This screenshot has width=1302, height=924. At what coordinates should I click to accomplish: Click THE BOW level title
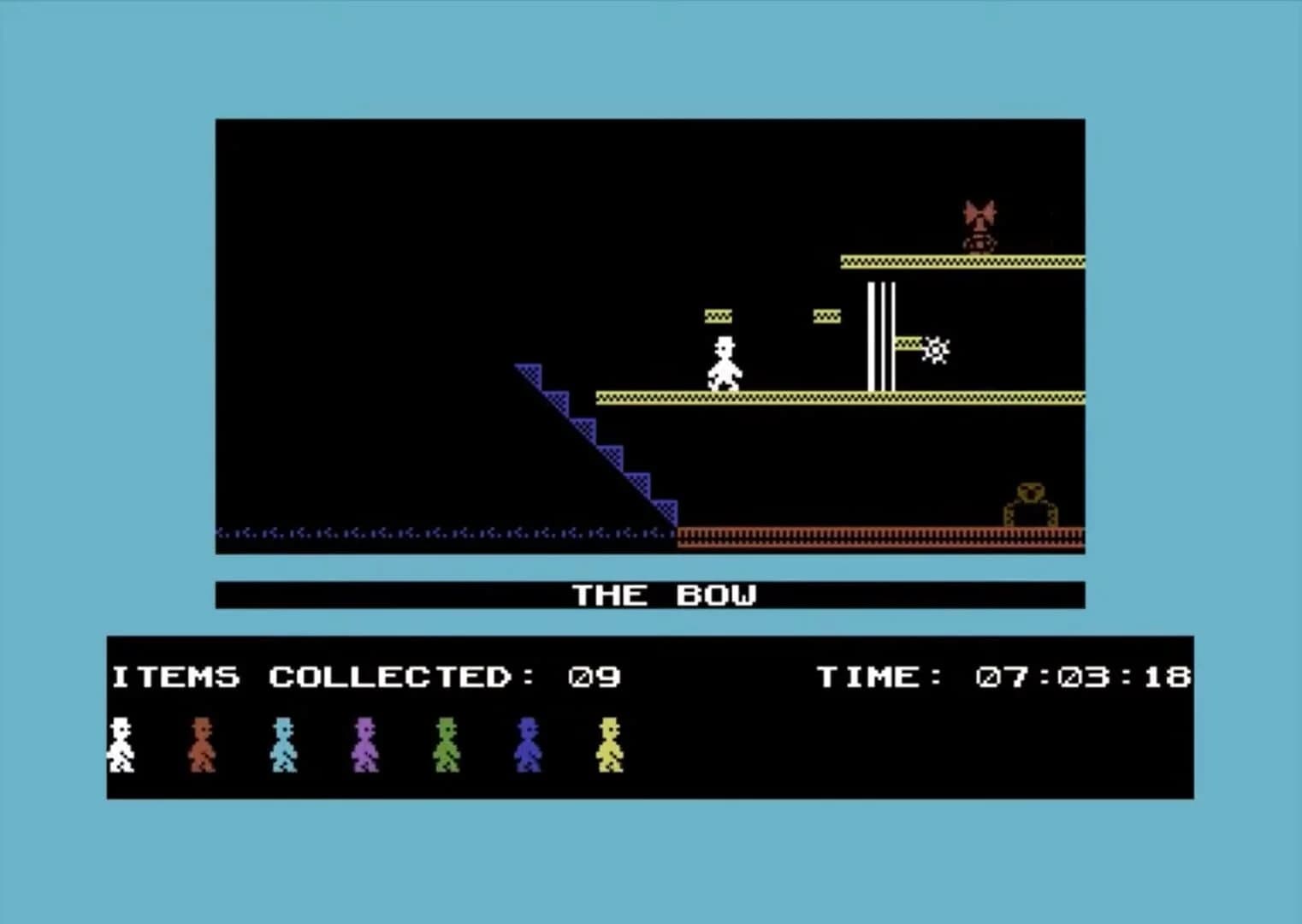pyautogui.click(x=666, y=594)
